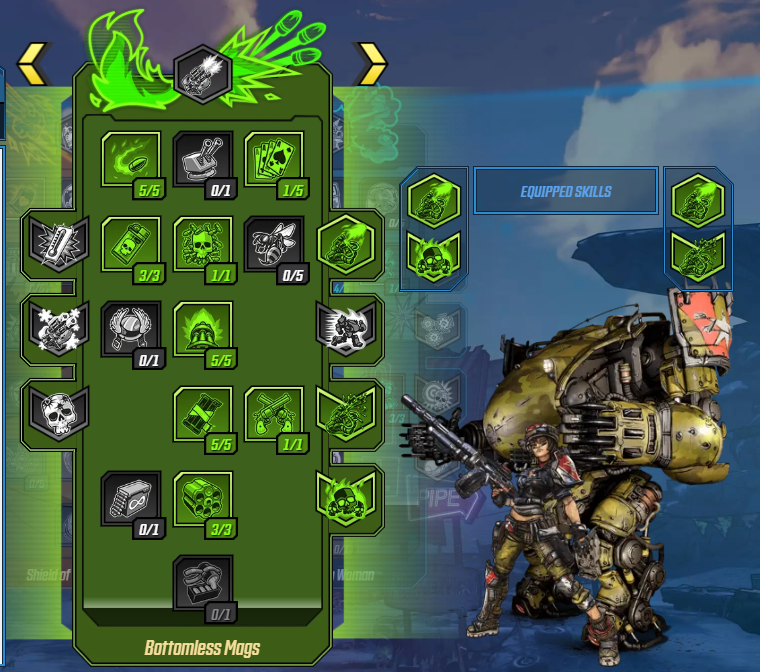This screenshot has height=672, width=760.
Task: Switch to the next skill tree arrow
Action: [372, 63]
